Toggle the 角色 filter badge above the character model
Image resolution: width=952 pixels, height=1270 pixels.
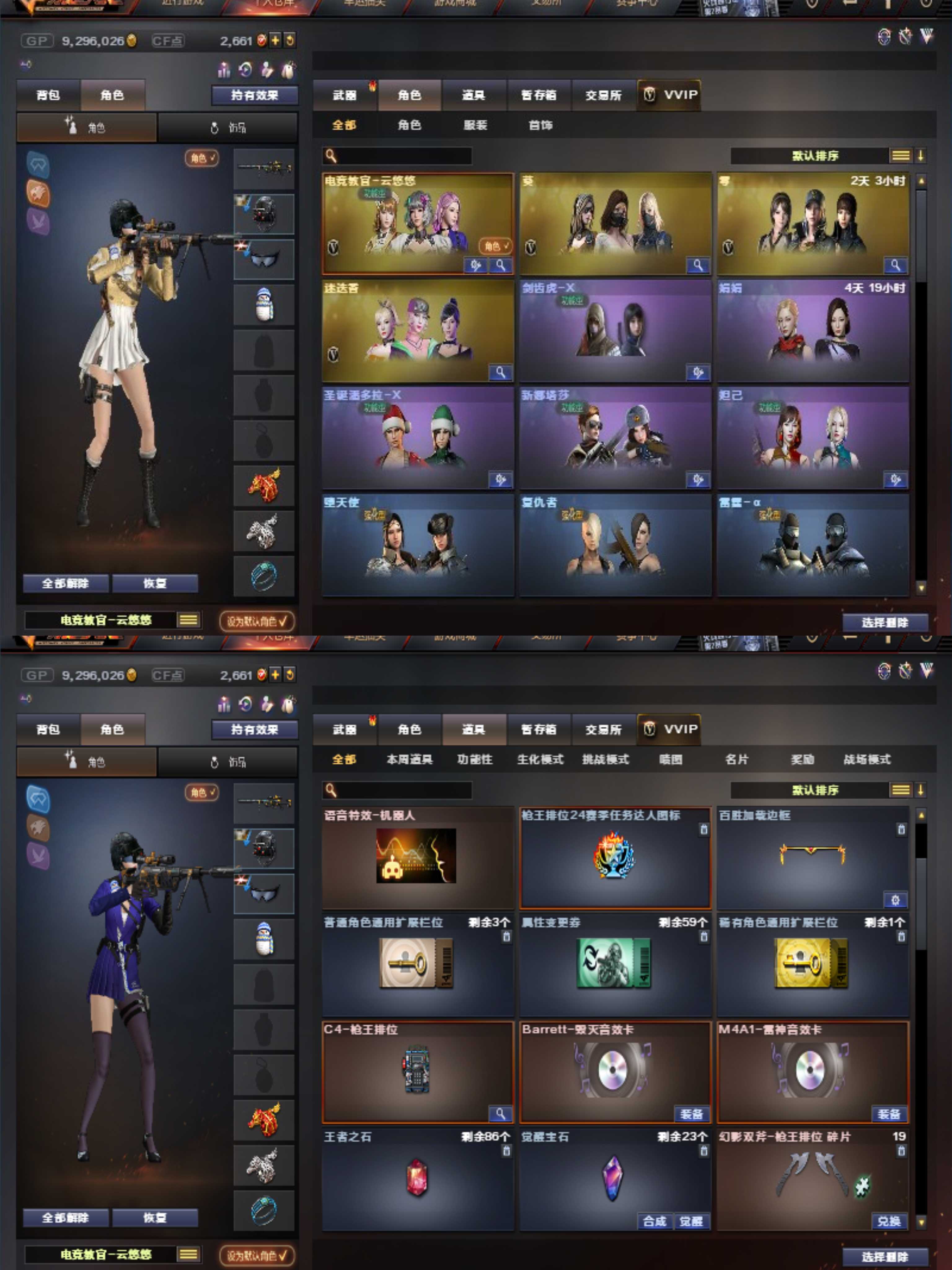tap(201, 159)
